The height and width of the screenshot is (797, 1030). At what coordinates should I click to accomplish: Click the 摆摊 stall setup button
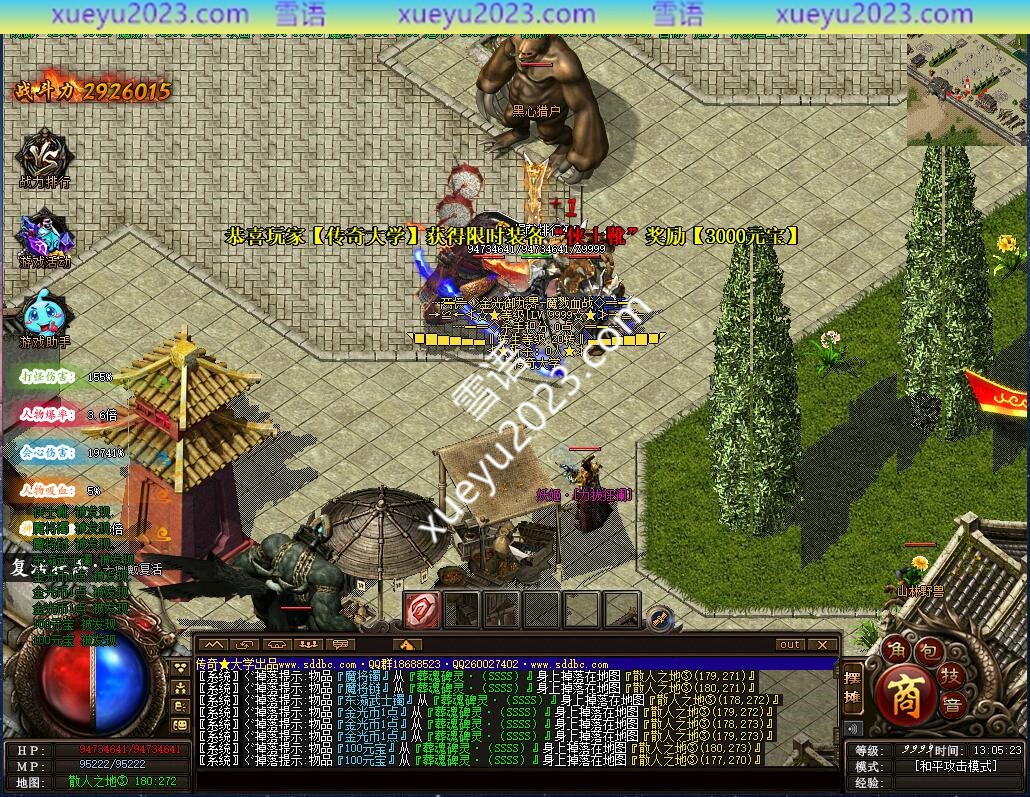click(x=853, y=688)
